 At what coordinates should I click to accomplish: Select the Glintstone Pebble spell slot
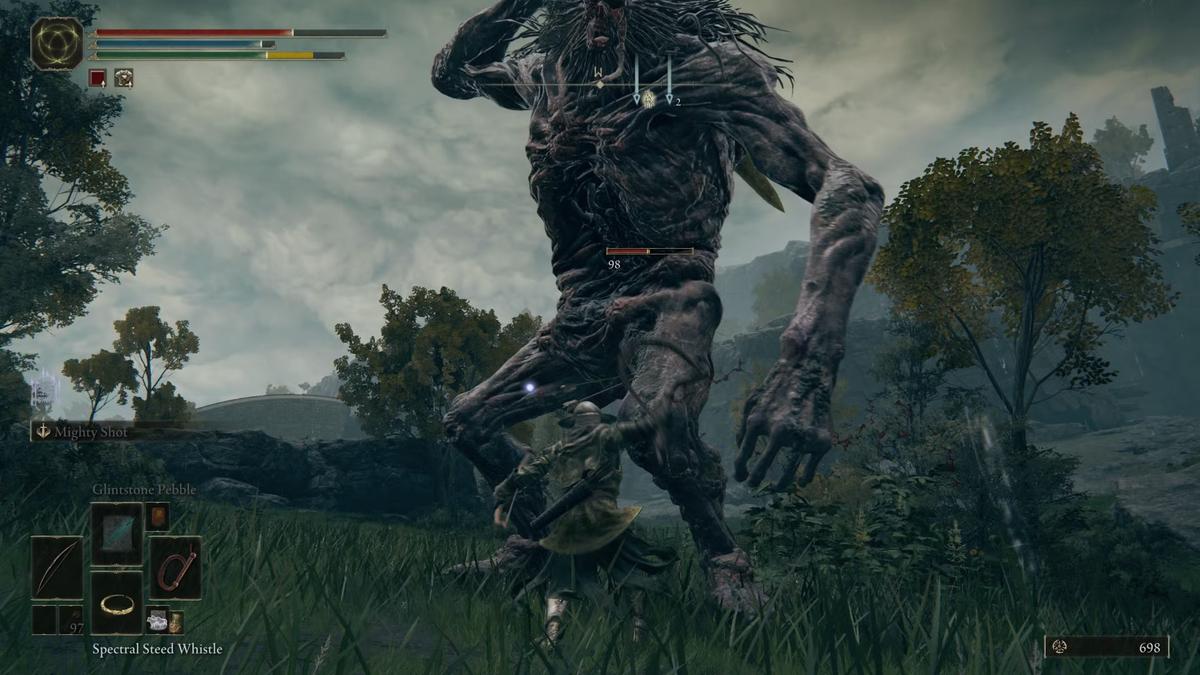point(117,533)
